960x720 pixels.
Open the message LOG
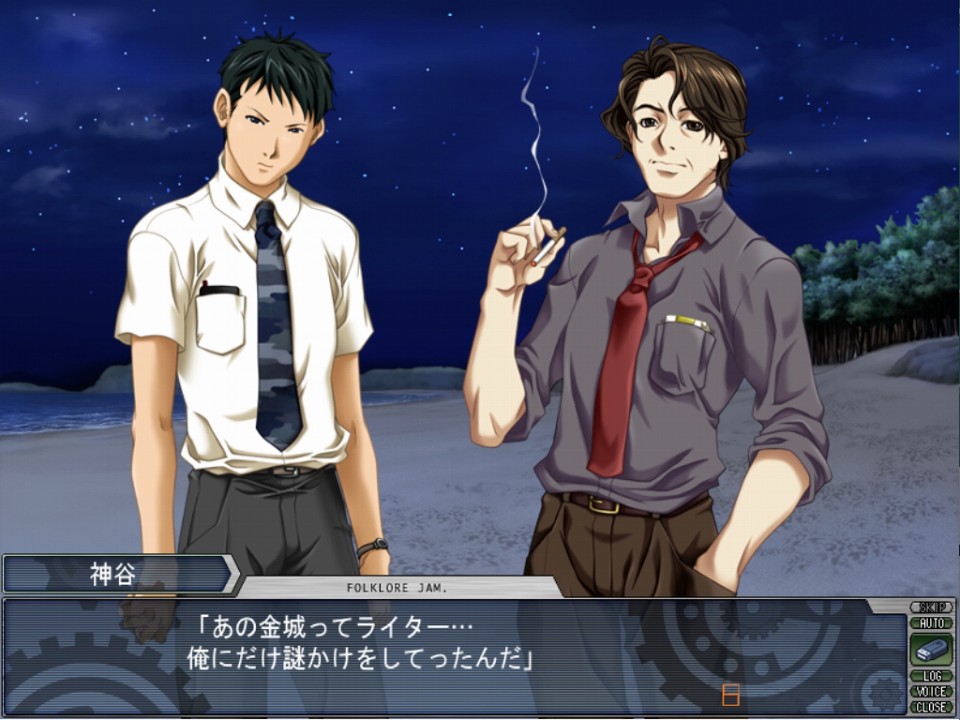coord(930,676)
